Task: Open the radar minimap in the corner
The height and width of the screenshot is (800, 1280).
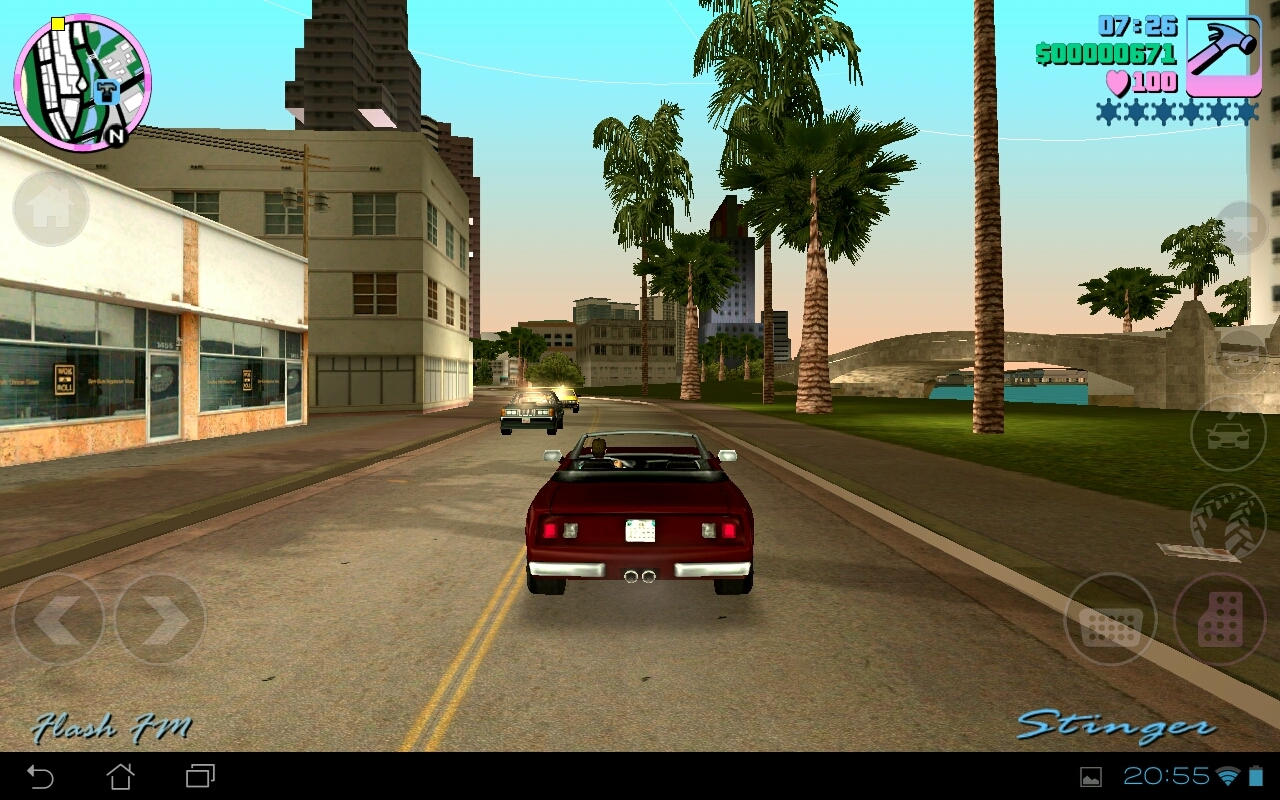Action: click(x=82, y=78)
